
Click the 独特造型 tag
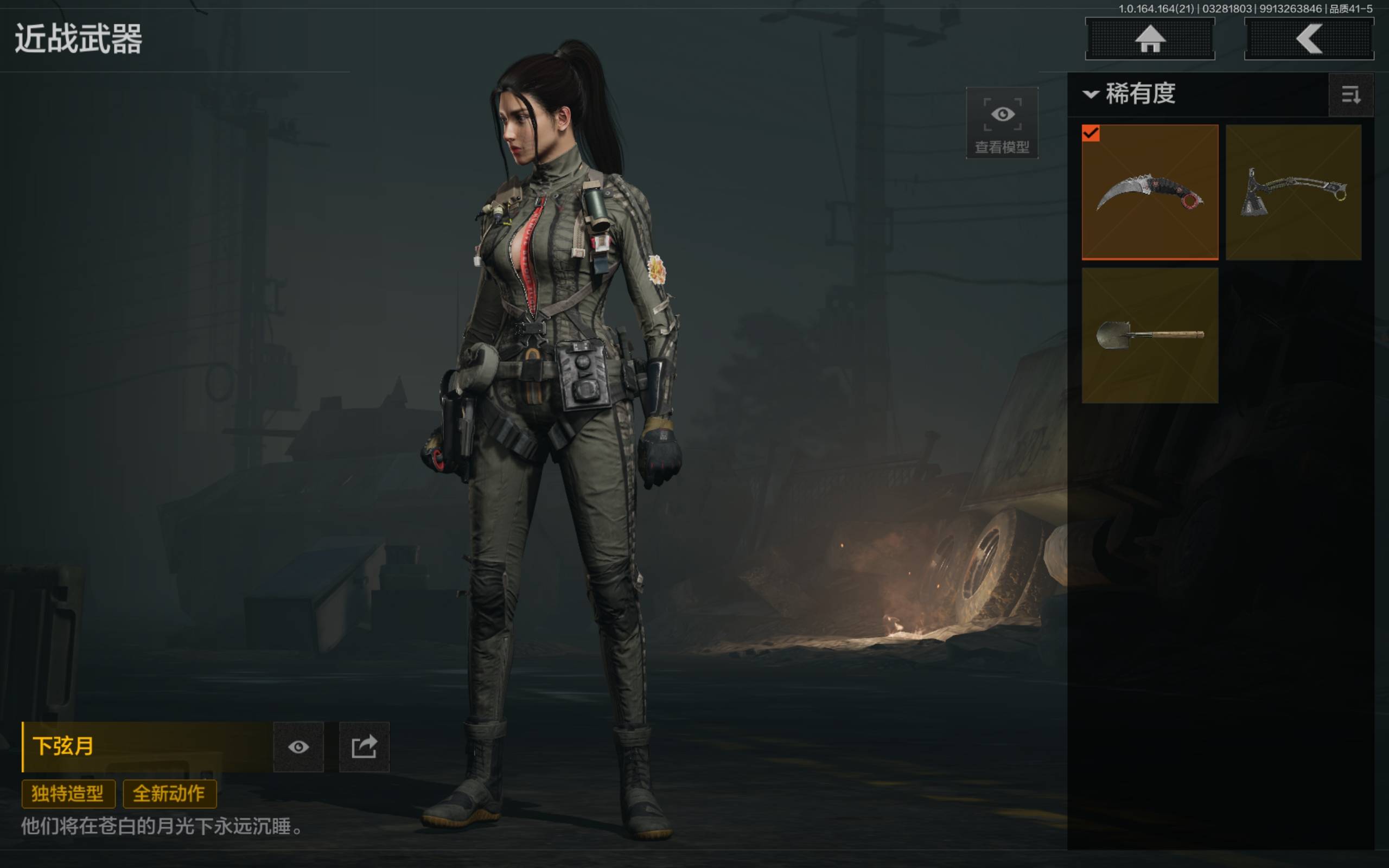click(68, 793)
